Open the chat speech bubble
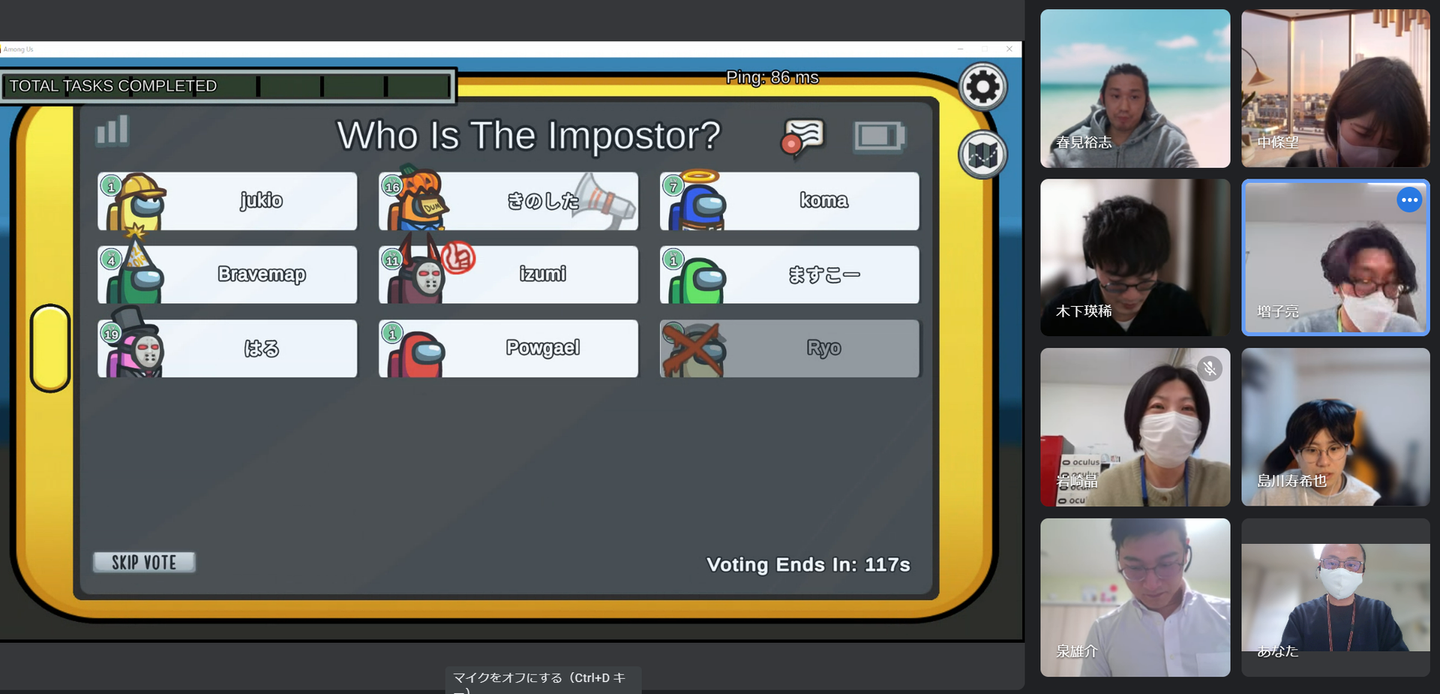This screenshot has height=694, width=1440. [803, 138]
